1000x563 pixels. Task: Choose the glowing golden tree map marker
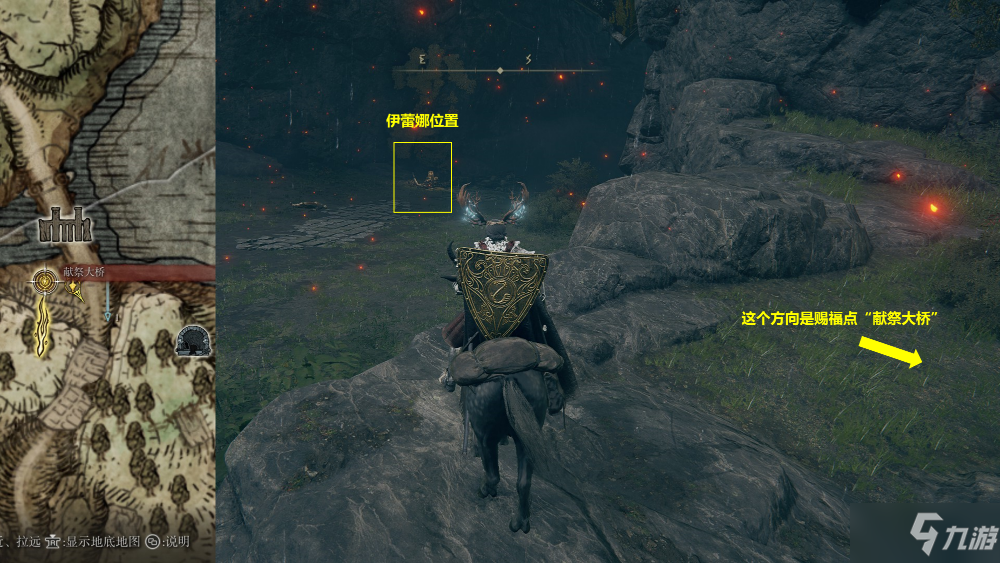click(x=44, y=325)
